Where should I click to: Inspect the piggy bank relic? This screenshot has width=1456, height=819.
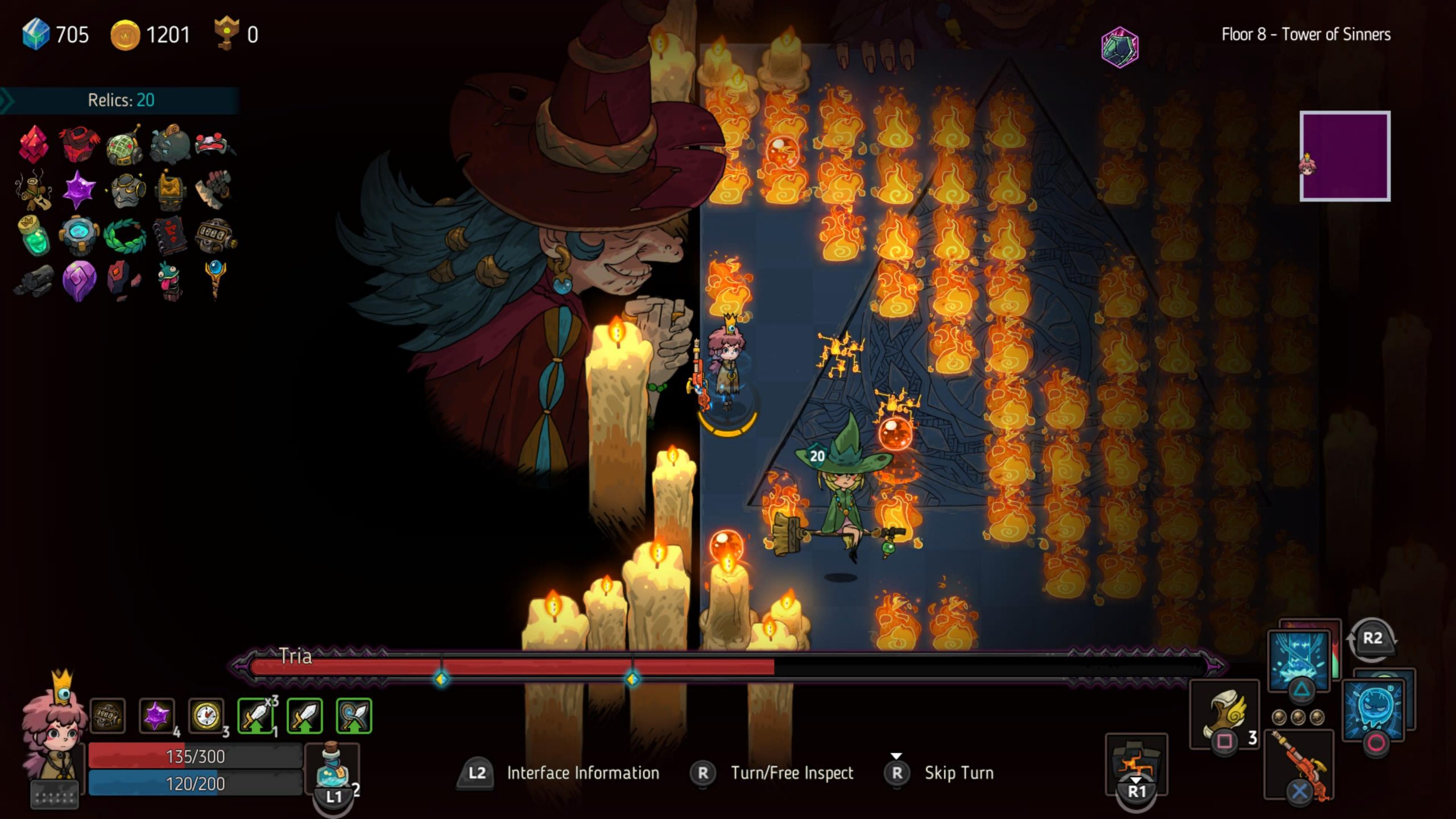tap(170, 144)
